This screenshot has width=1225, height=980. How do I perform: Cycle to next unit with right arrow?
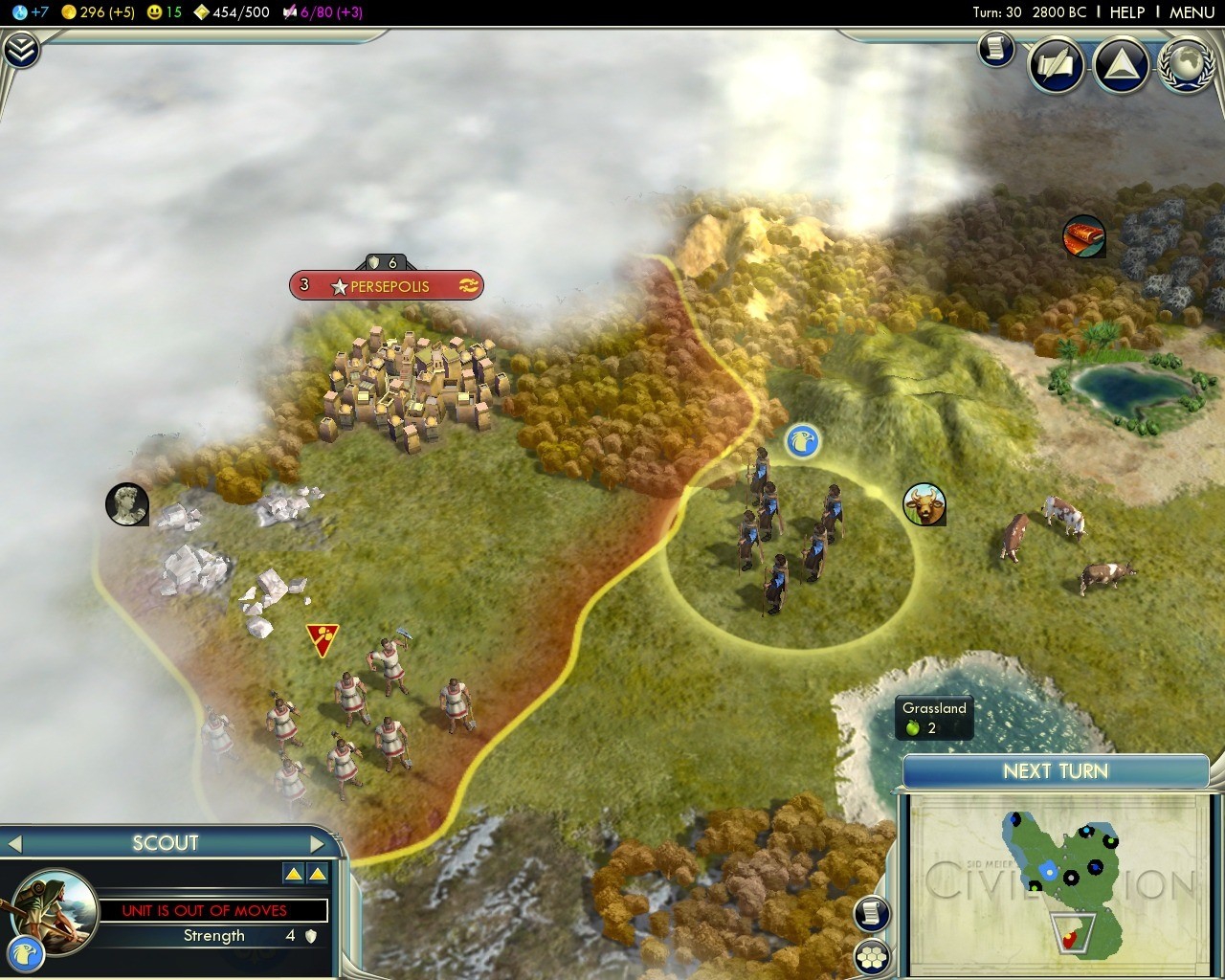318,844
